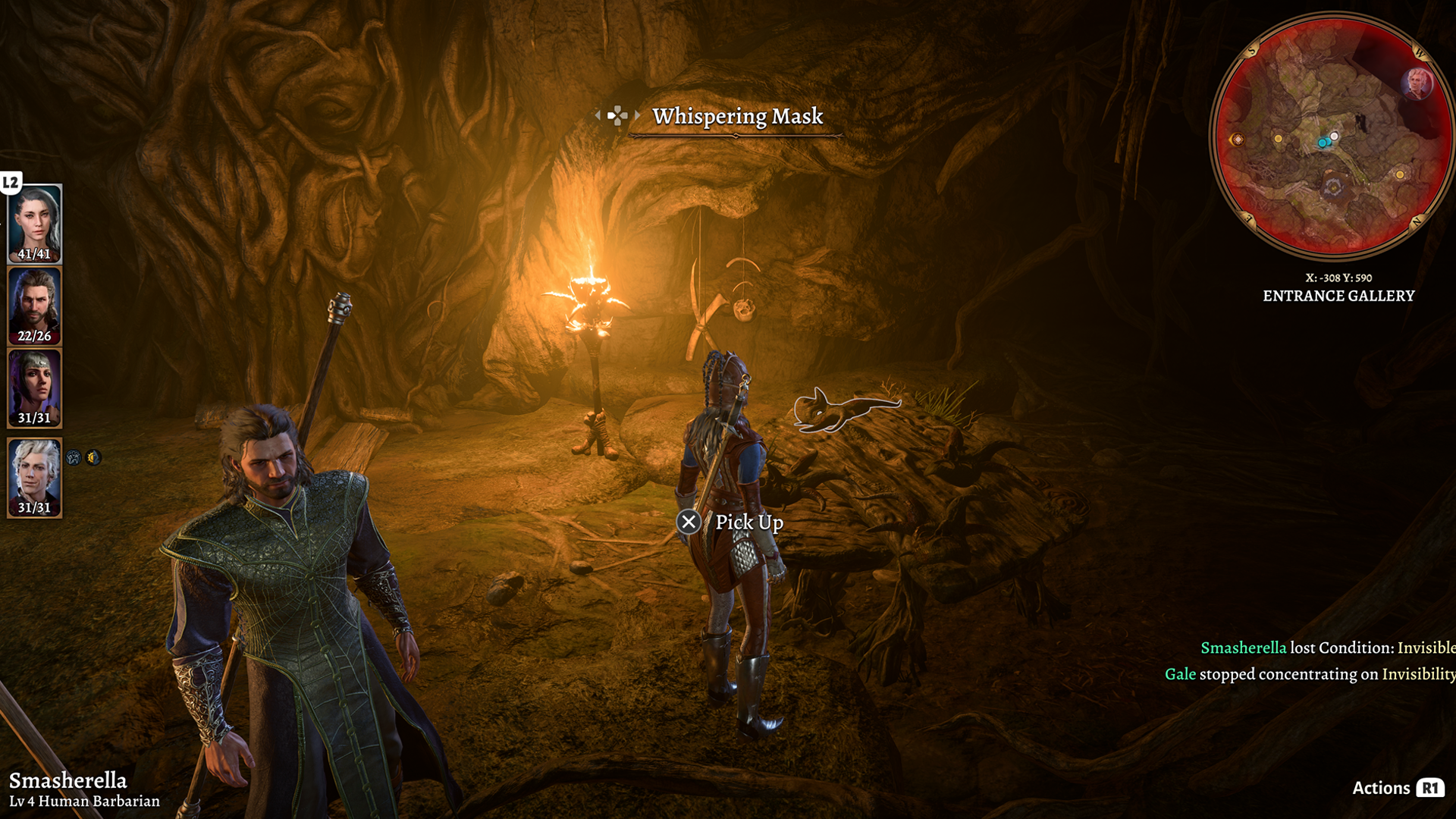Open the circular Entrance Gallery minimap
Screen dimensions: 1456x819
tap(1332, 136)
